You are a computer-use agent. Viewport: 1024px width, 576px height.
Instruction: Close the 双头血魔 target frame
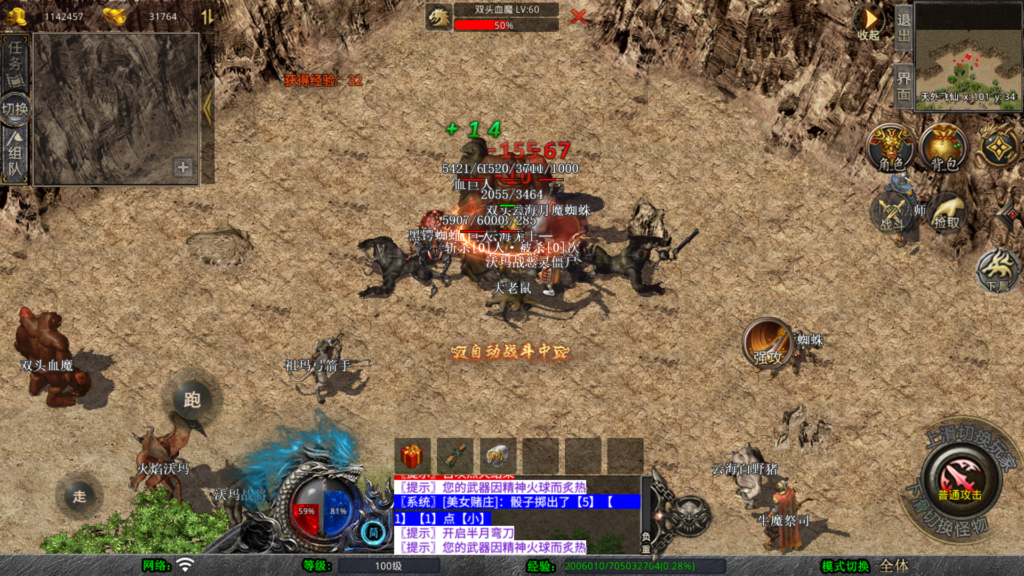[x=578, y=16]
